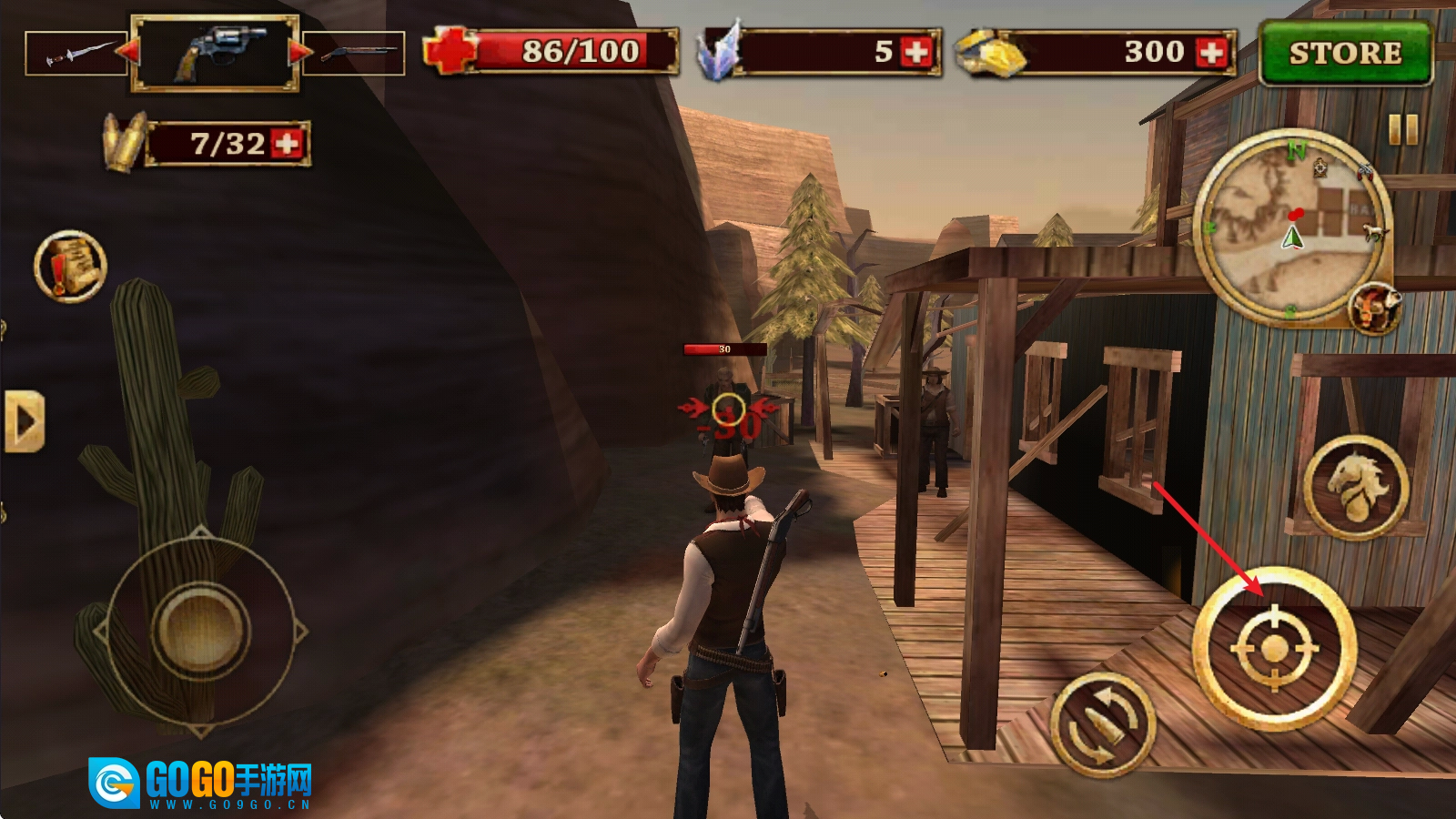This screenshot has height=819, width=1456.
Task: Select the equipped revolver slot
Action: (x=215, y=53)
